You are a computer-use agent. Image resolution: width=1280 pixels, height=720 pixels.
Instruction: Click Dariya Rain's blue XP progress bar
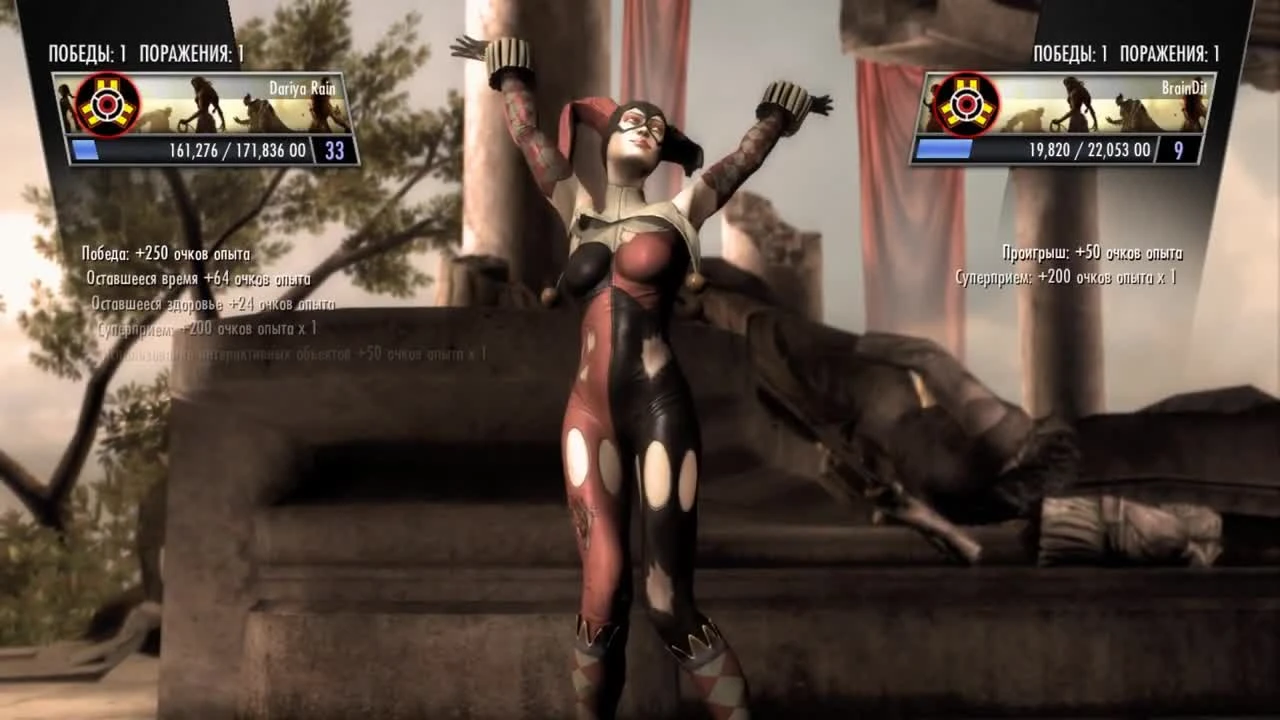pos(87,150)
